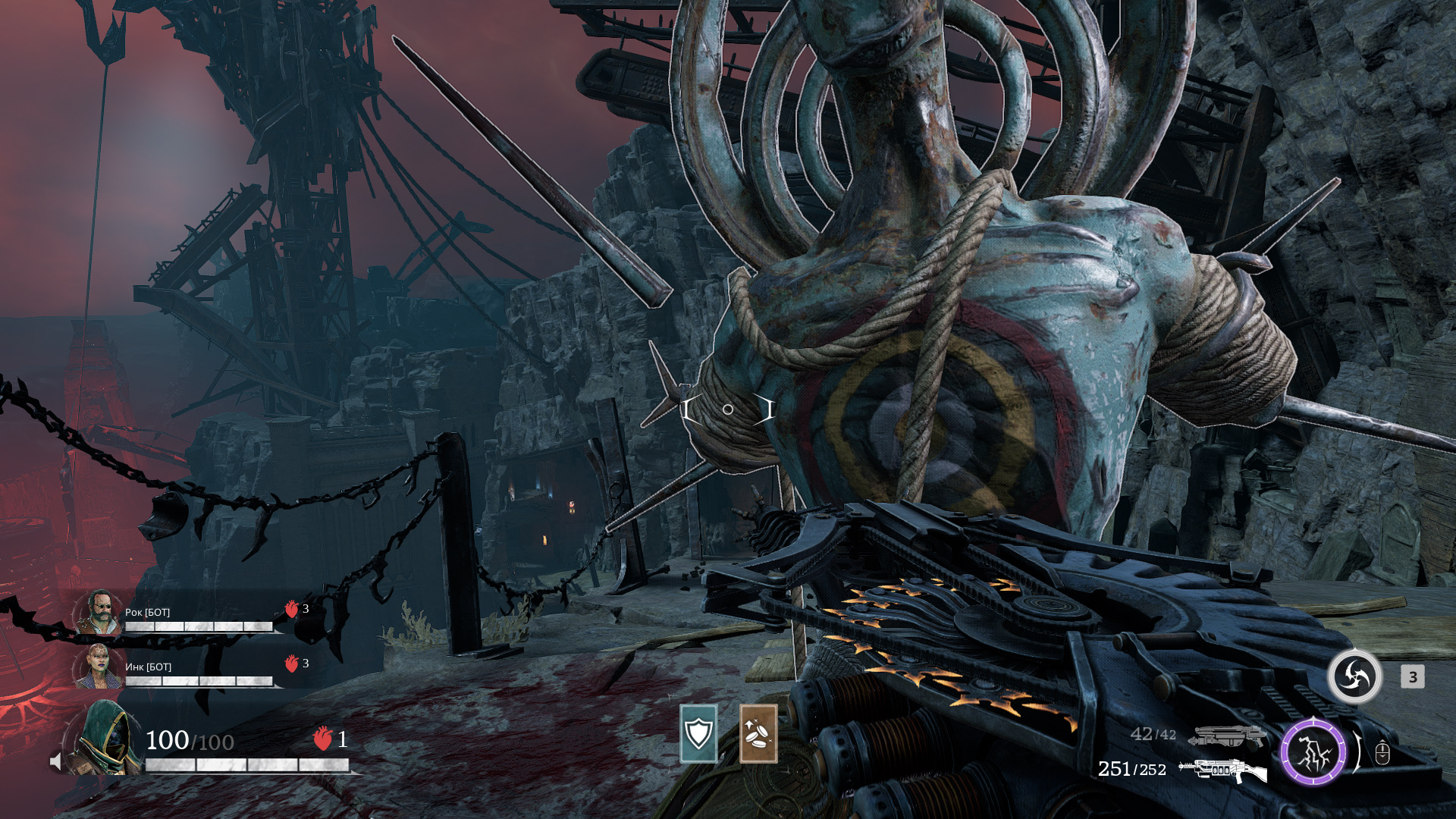Switch to the secondary weapon with 42 ammo
The image size is (1456, 819).
[1226, 736]
